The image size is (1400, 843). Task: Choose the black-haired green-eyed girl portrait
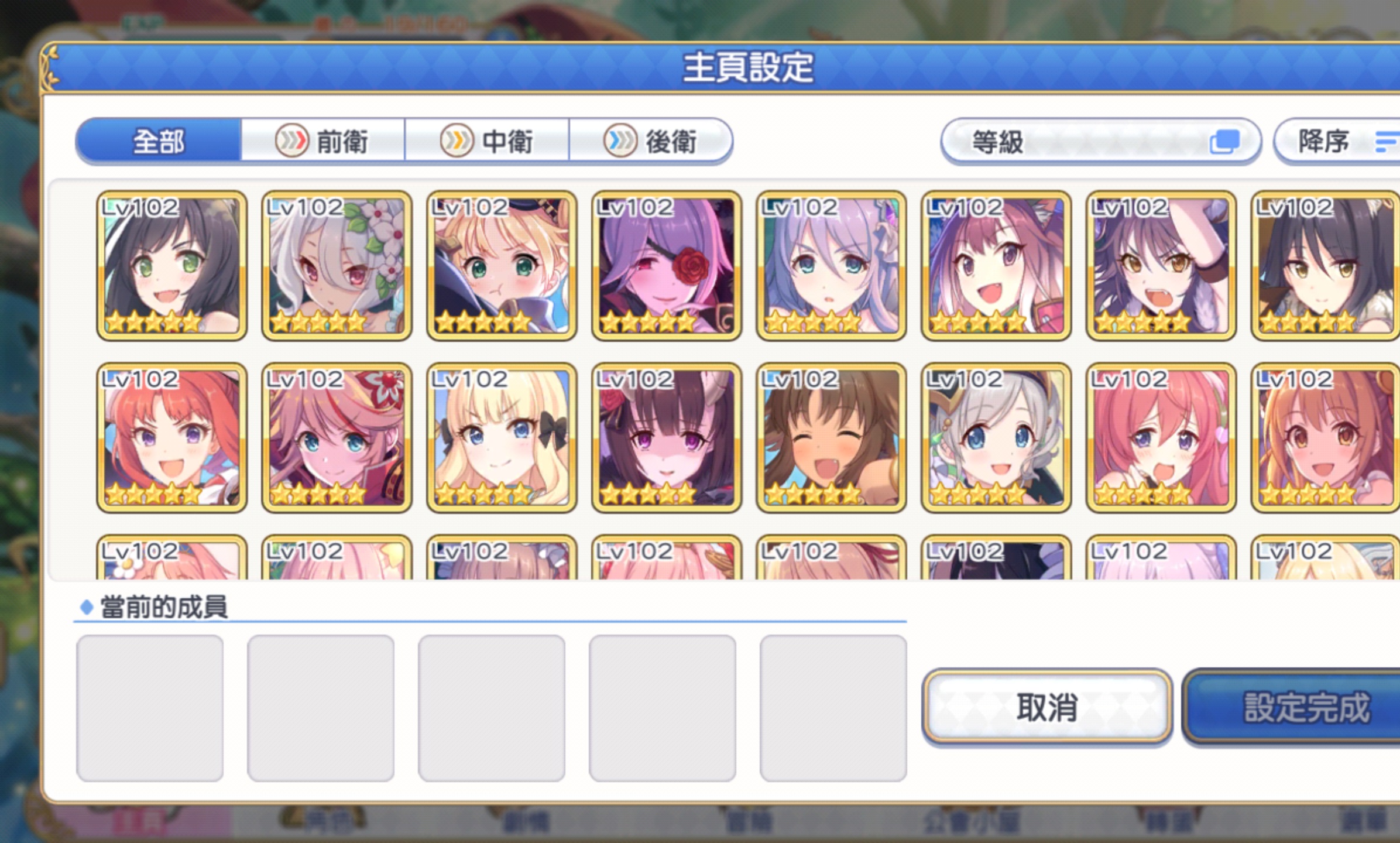coord(171,266)
